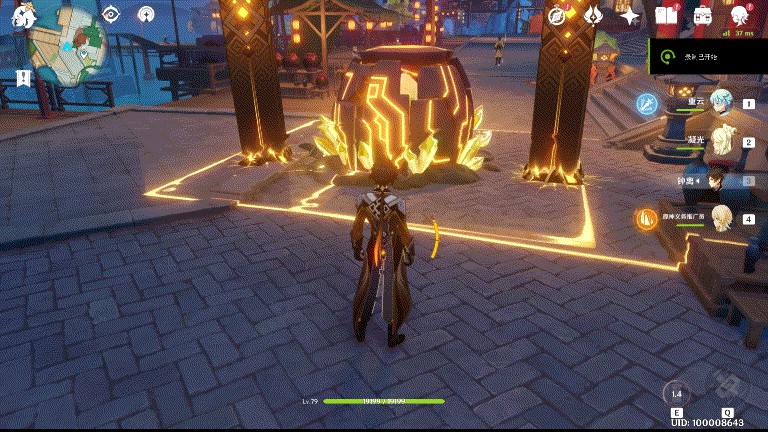Open the wish four-pointed star icon
Image resolution: width=768 pixels, height=432 pixels.
[629, 16]
